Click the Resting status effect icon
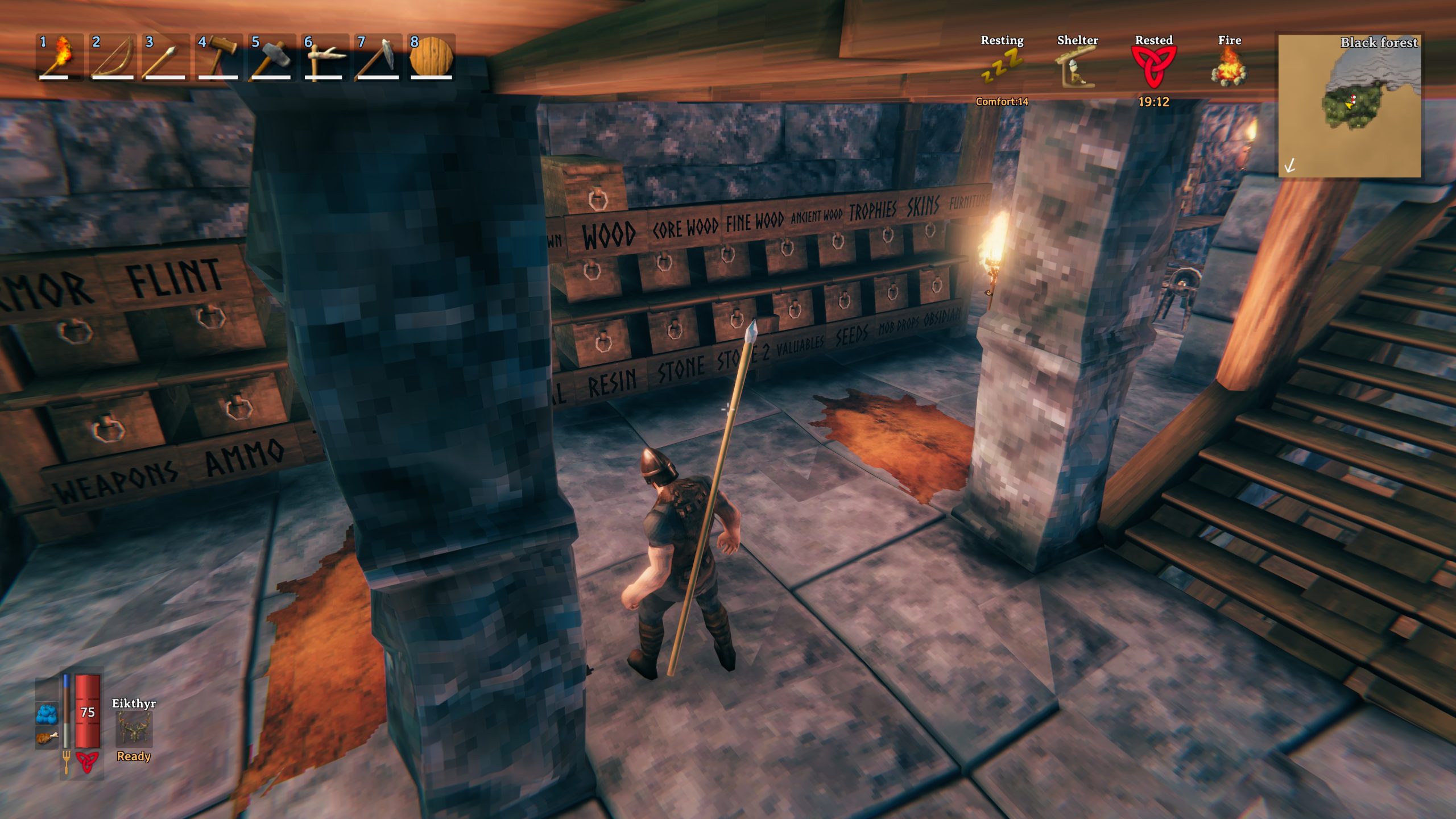 tap(1002, 67)
